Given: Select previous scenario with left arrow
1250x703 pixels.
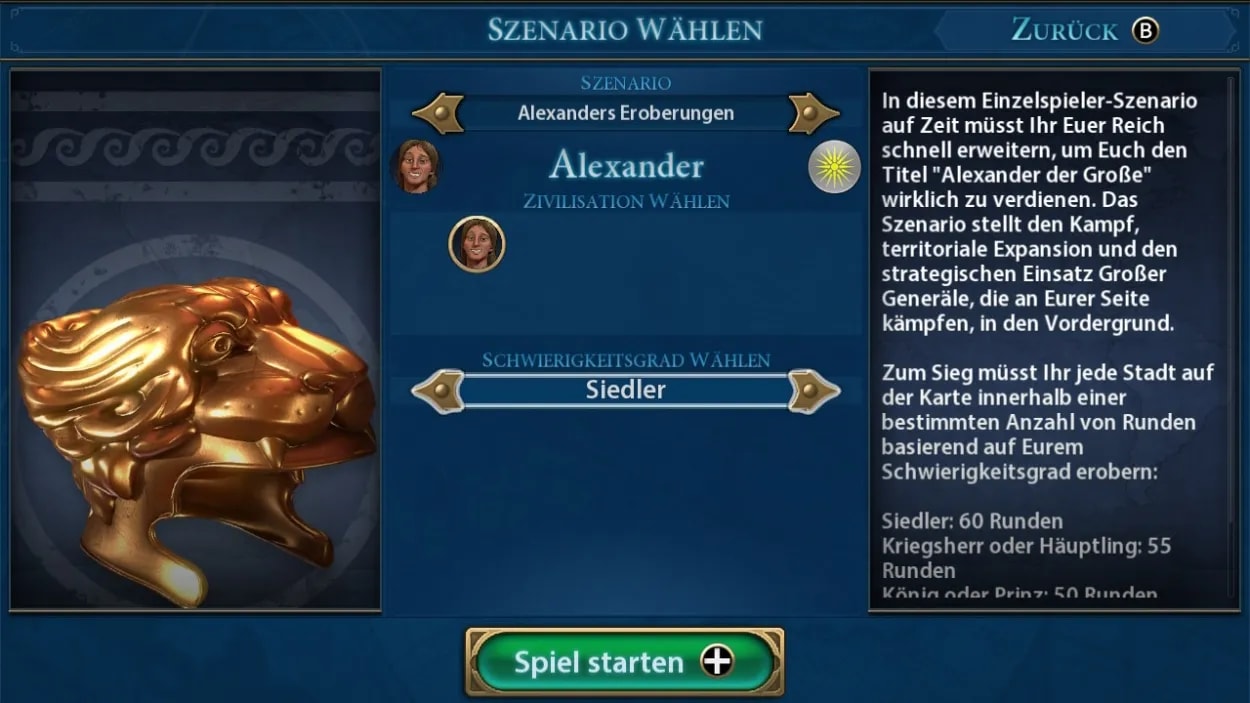Looking at the screenshot, I should 438,113.
